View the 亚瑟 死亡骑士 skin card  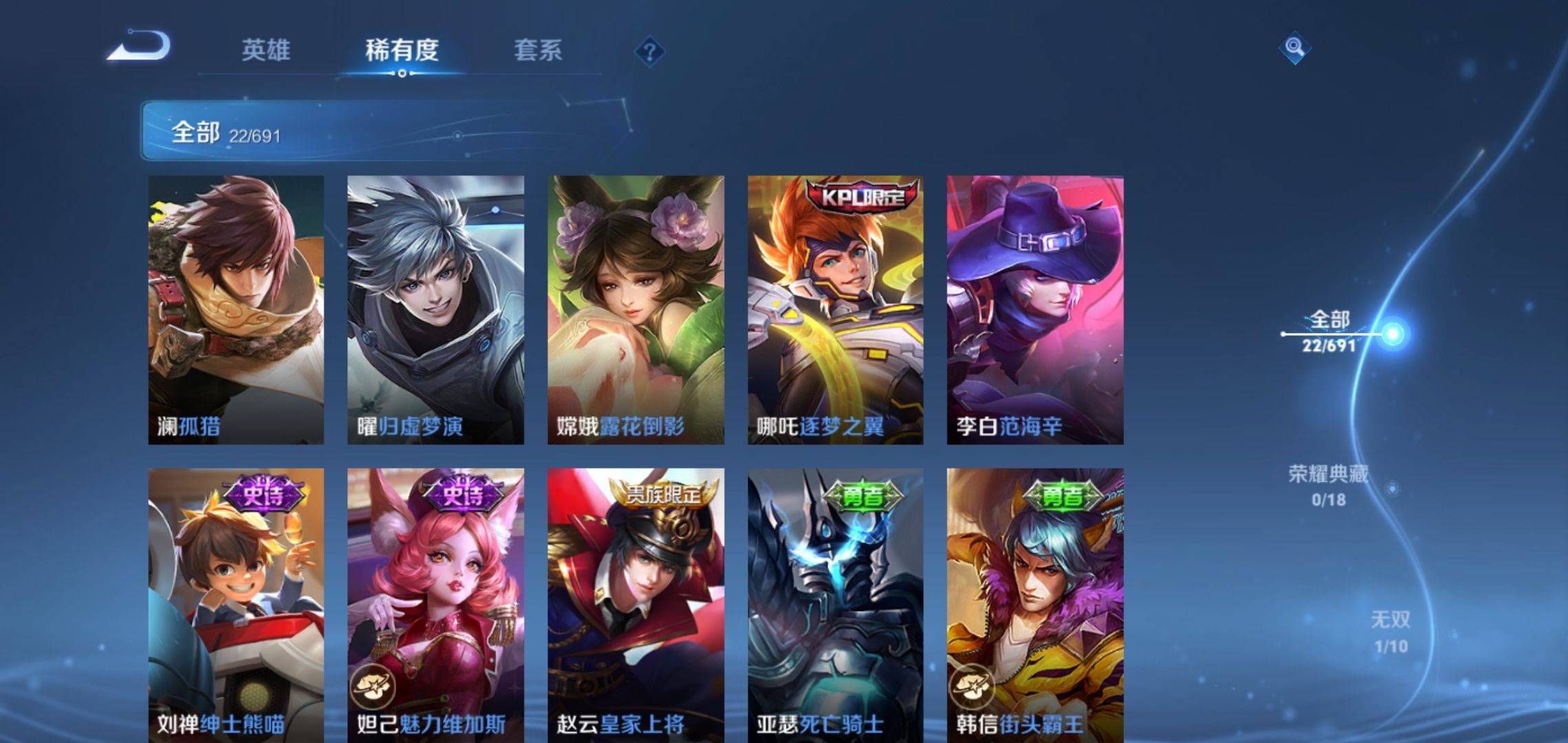click(836, 605)
